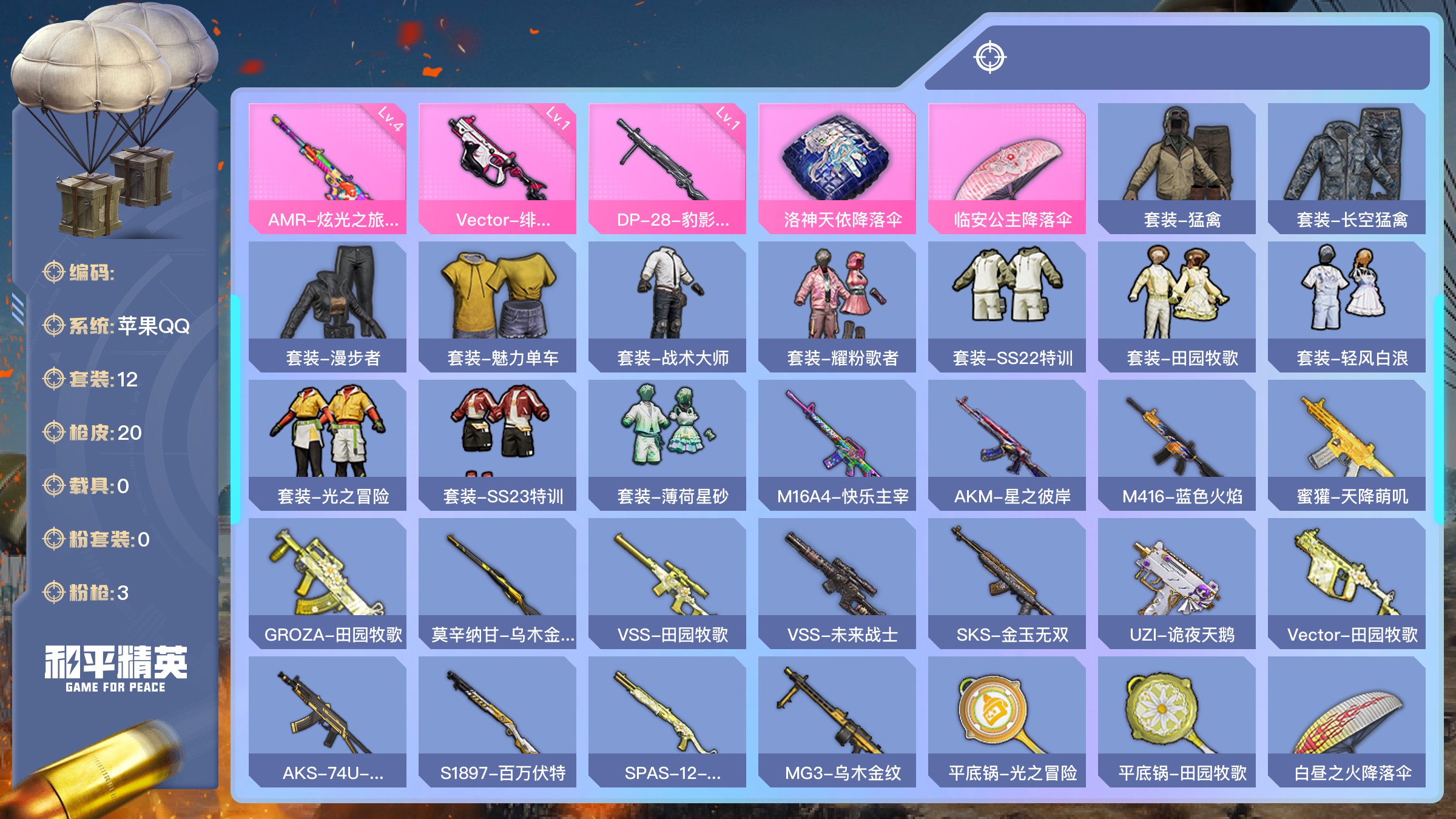Screen dimensions: 1456x819
Task: Click the crosshair icon in header bar
Action: click(x=990, y=58)
